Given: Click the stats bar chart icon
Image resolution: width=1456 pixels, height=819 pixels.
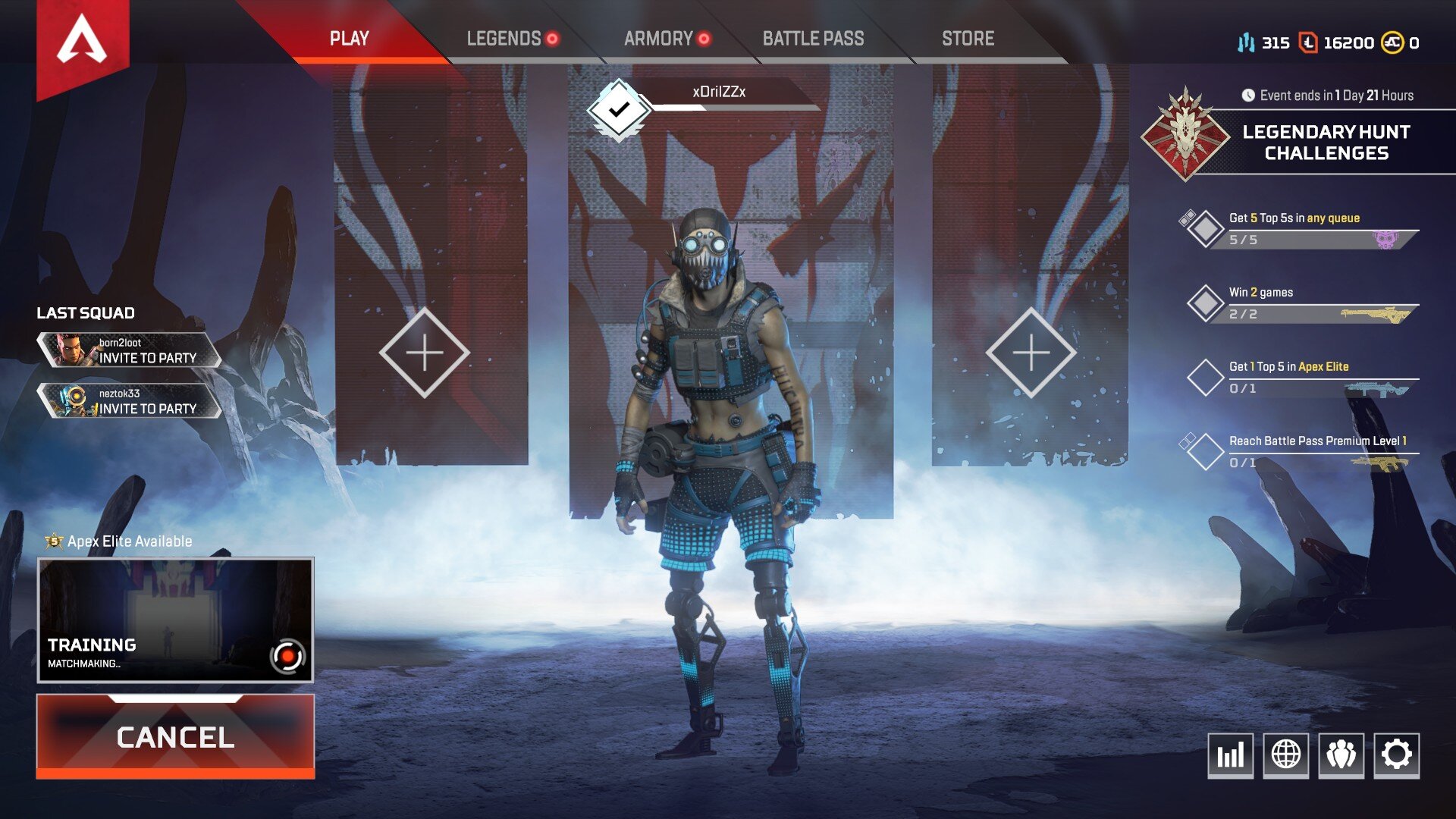Looking at the screenshot, I should 1230,755.
